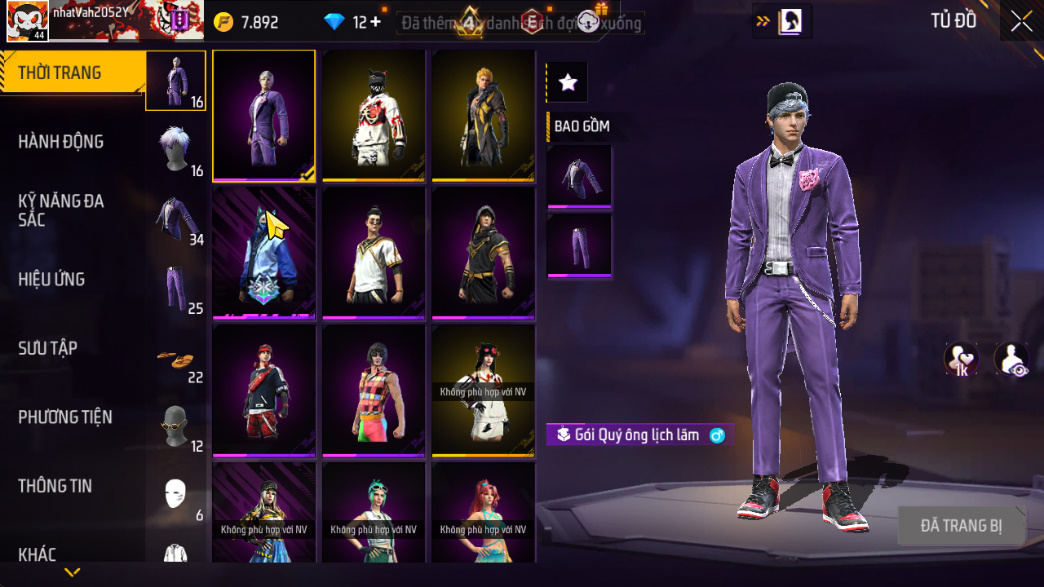Screen dimensions: 1044x587
Task: Choose the white and red masked outfit
Action: click(374, 116)
